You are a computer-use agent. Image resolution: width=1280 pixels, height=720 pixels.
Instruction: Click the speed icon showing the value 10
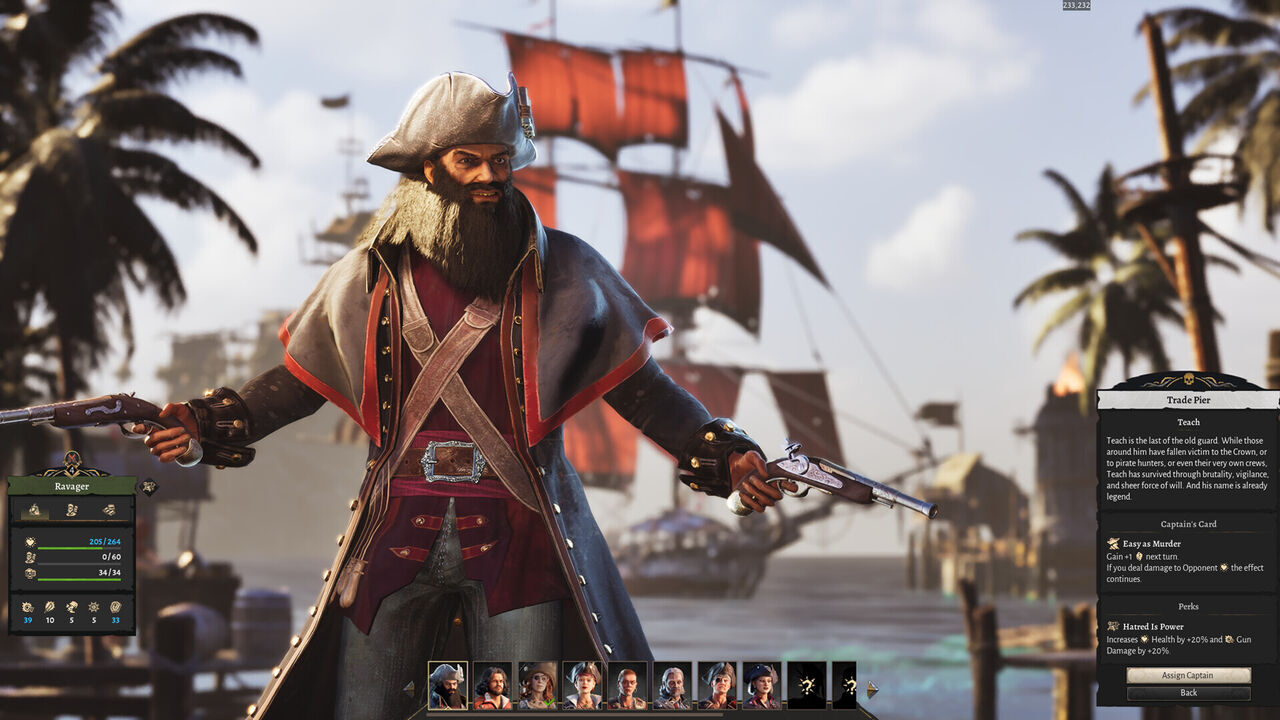click(x=49, y=608)
